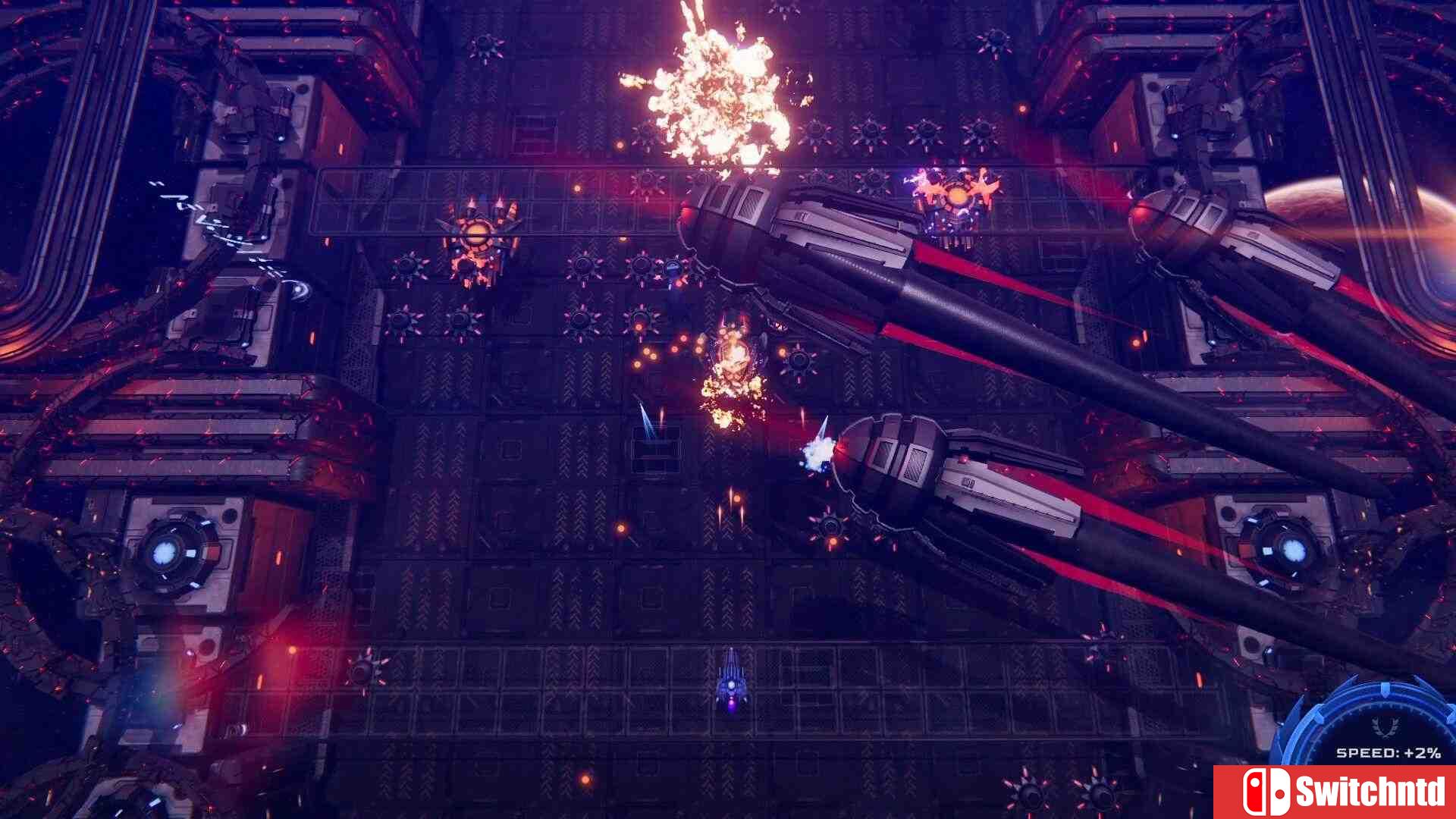Click the SPEED: +2% text label
This screenshot has height=819, width=1456.
(1388, 753)
